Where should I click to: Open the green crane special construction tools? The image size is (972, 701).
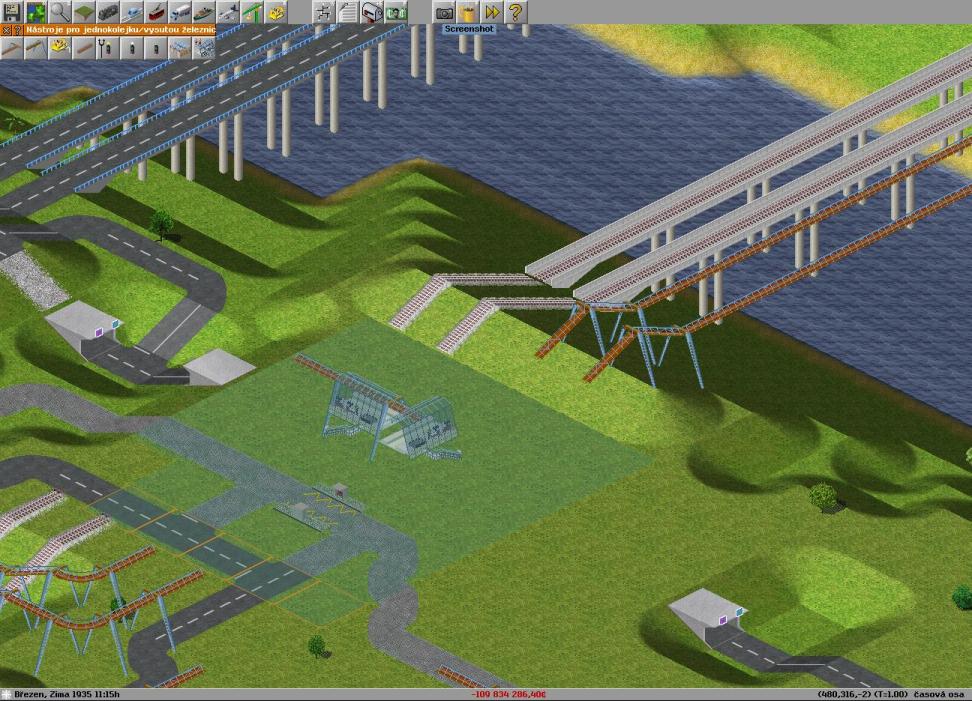252,12
